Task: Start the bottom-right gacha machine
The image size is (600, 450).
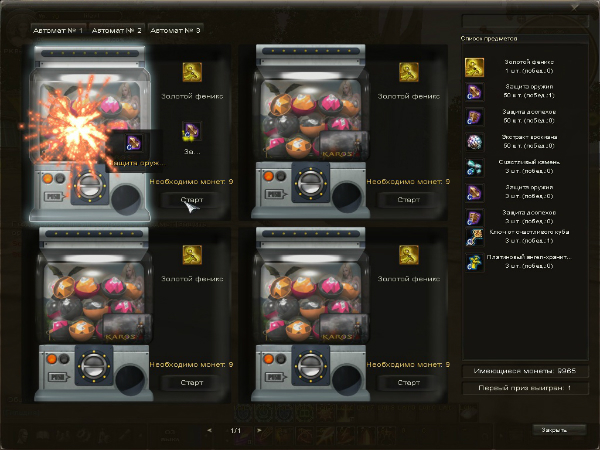Action: tap(407, 382)
